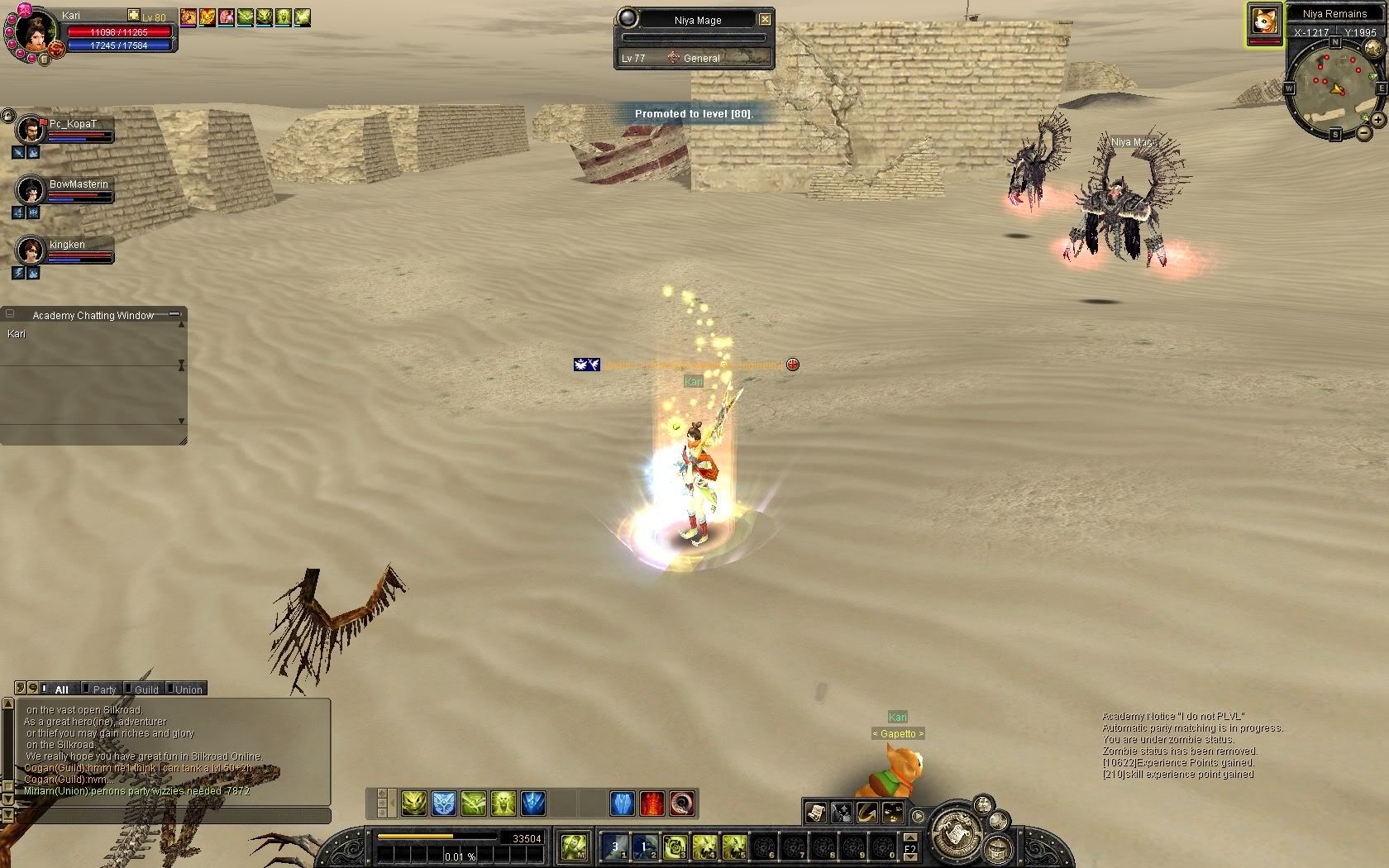The image size is (1389, 868).
Task: Select party member Pc_KopaT
Action: pyautogui.click(x=31, y=131)
